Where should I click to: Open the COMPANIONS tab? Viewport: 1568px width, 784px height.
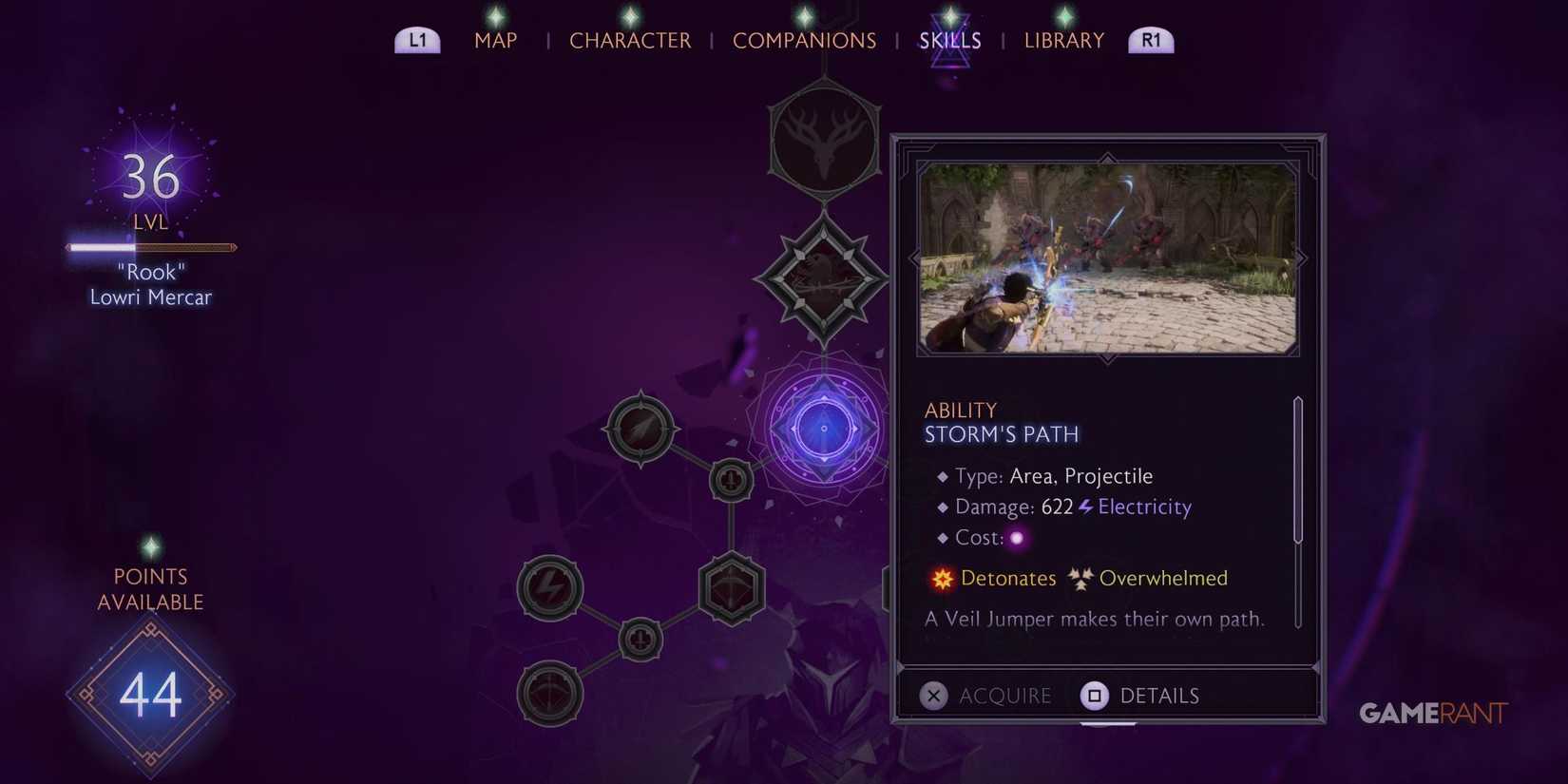point(804,40)
